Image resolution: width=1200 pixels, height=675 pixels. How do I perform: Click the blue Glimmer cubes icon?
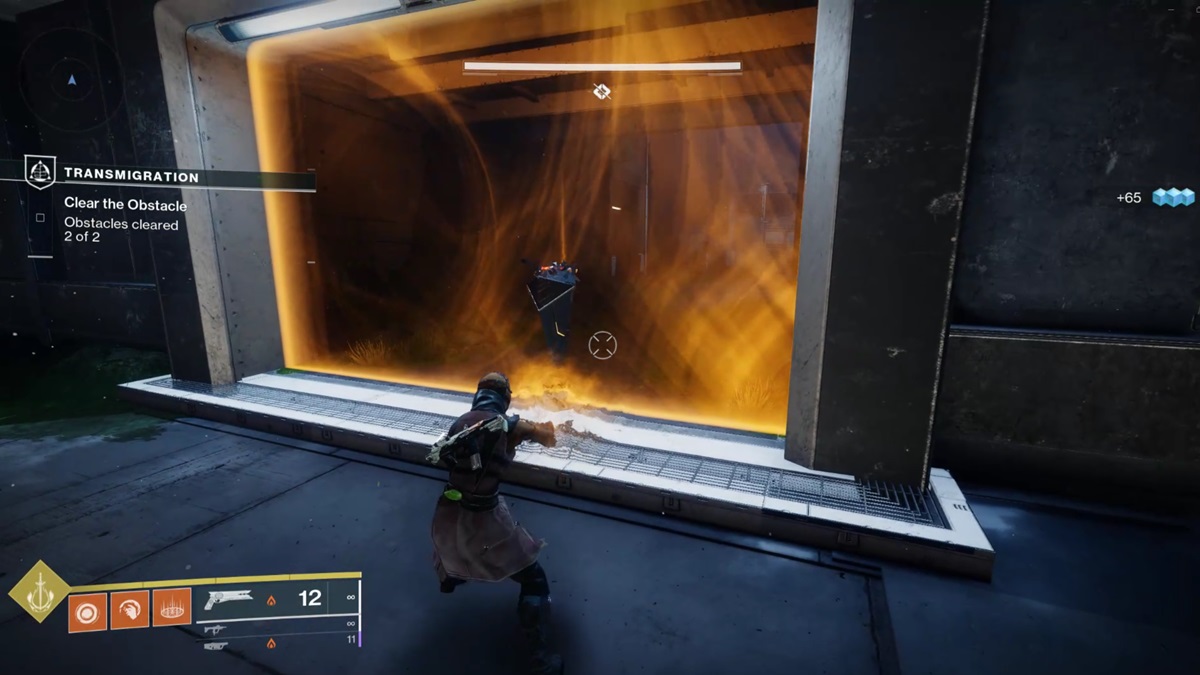click(1174, 197)
